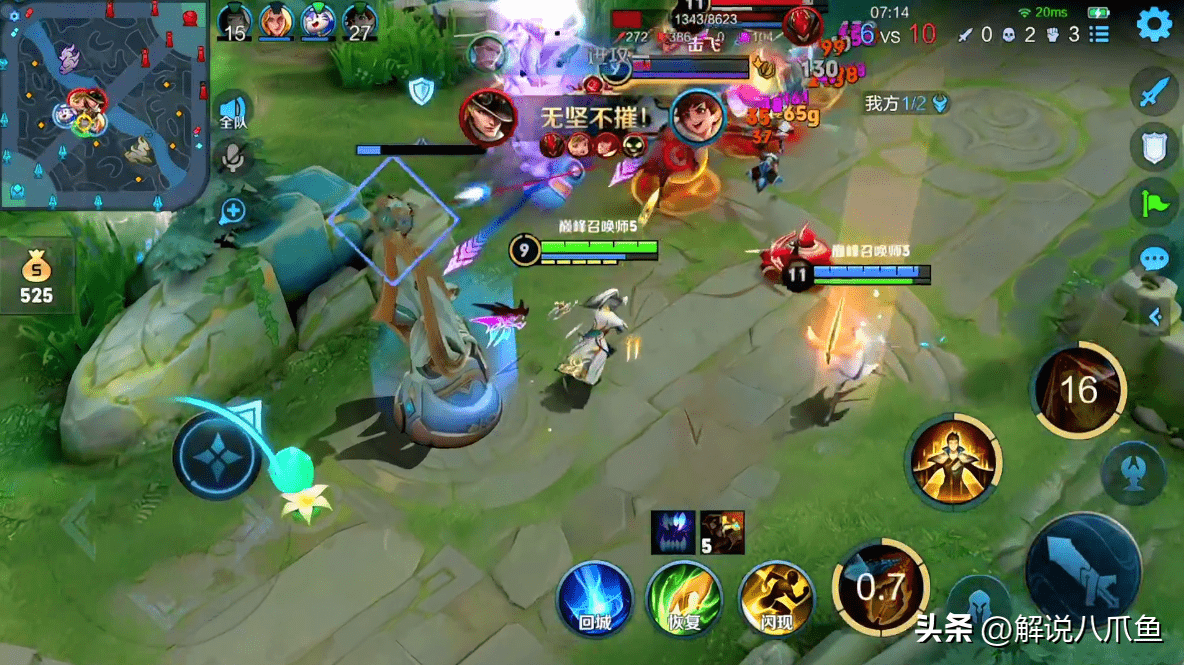Activate the golden figure second skill
The width and height of the screenshot is (1184, 665).
tap(953, 462)
